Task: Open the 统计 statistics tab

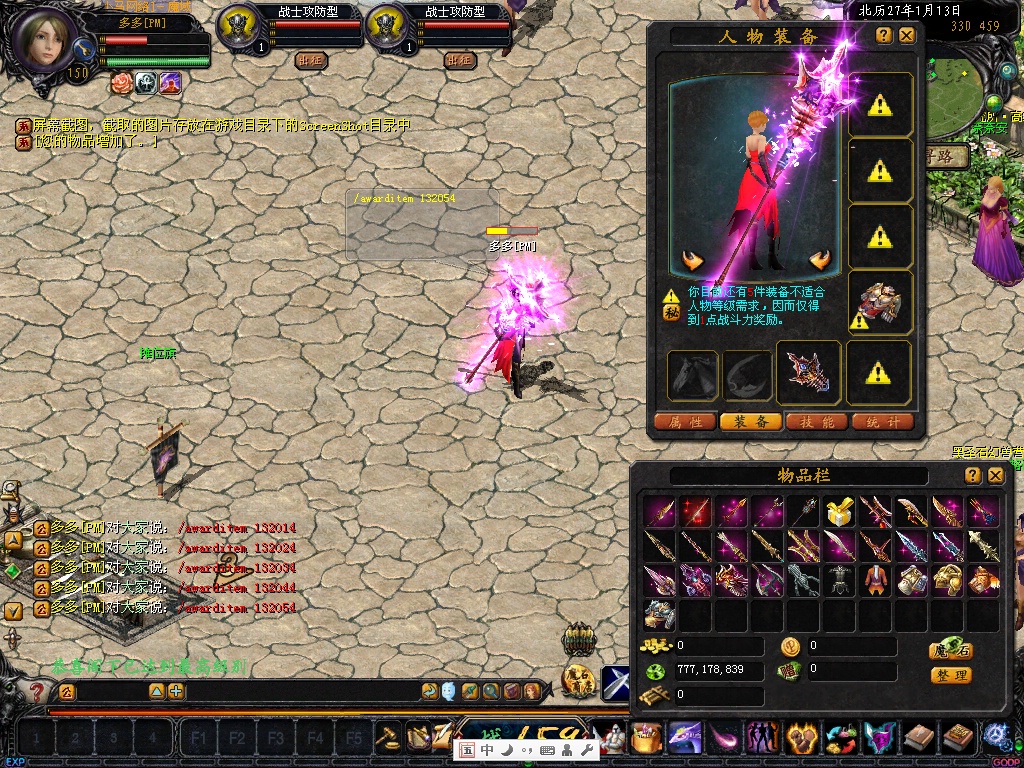Action: [883, 422]
